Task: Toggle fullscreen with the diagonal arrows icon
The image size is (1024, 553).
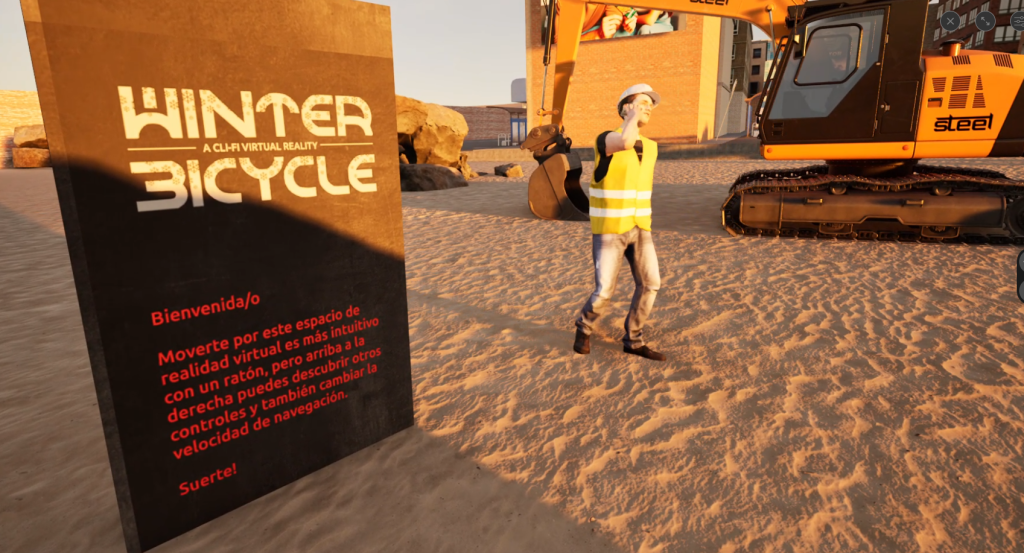Action: [x=985, y=20]
